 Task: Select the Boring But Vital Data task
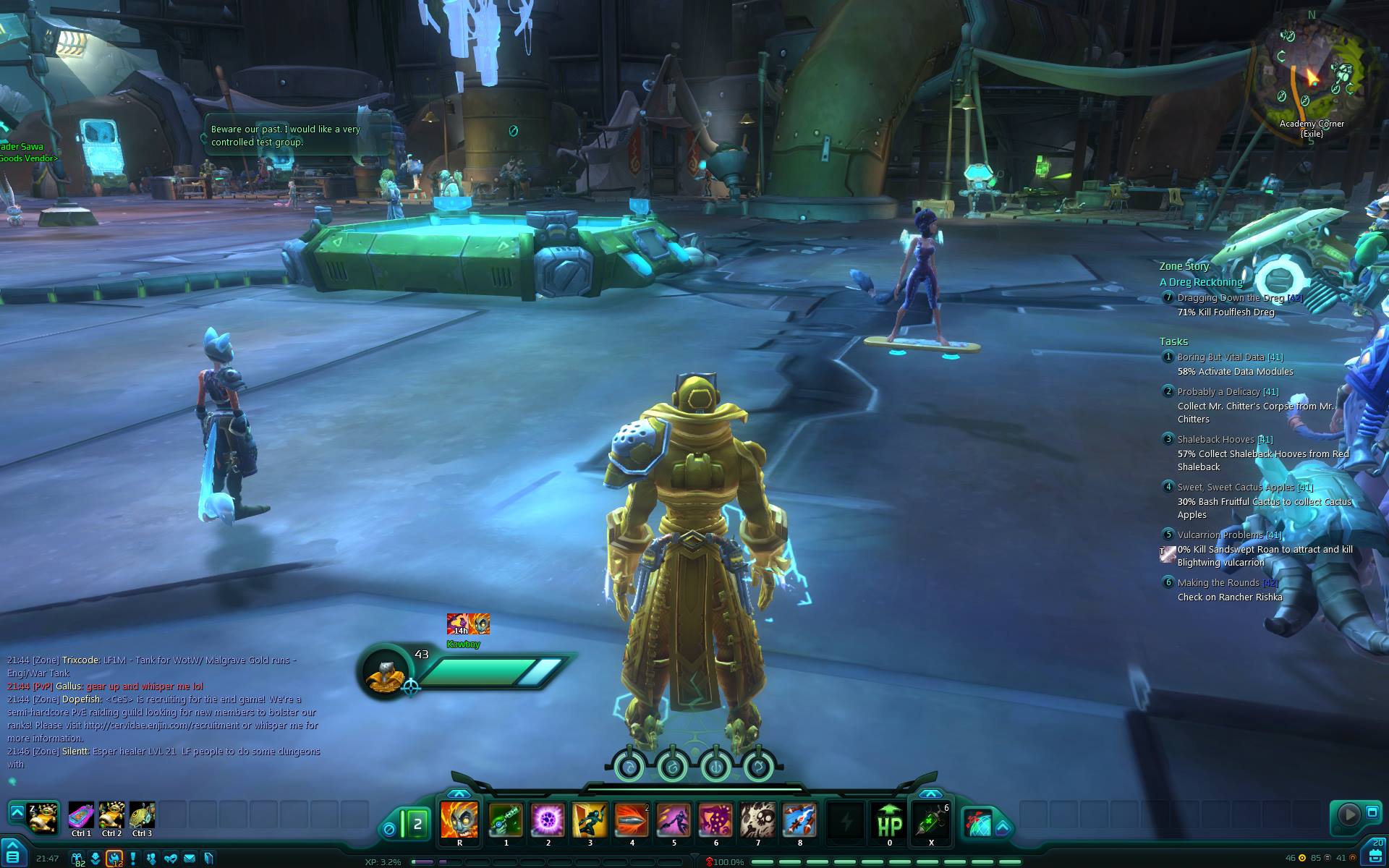point(1220,357)
